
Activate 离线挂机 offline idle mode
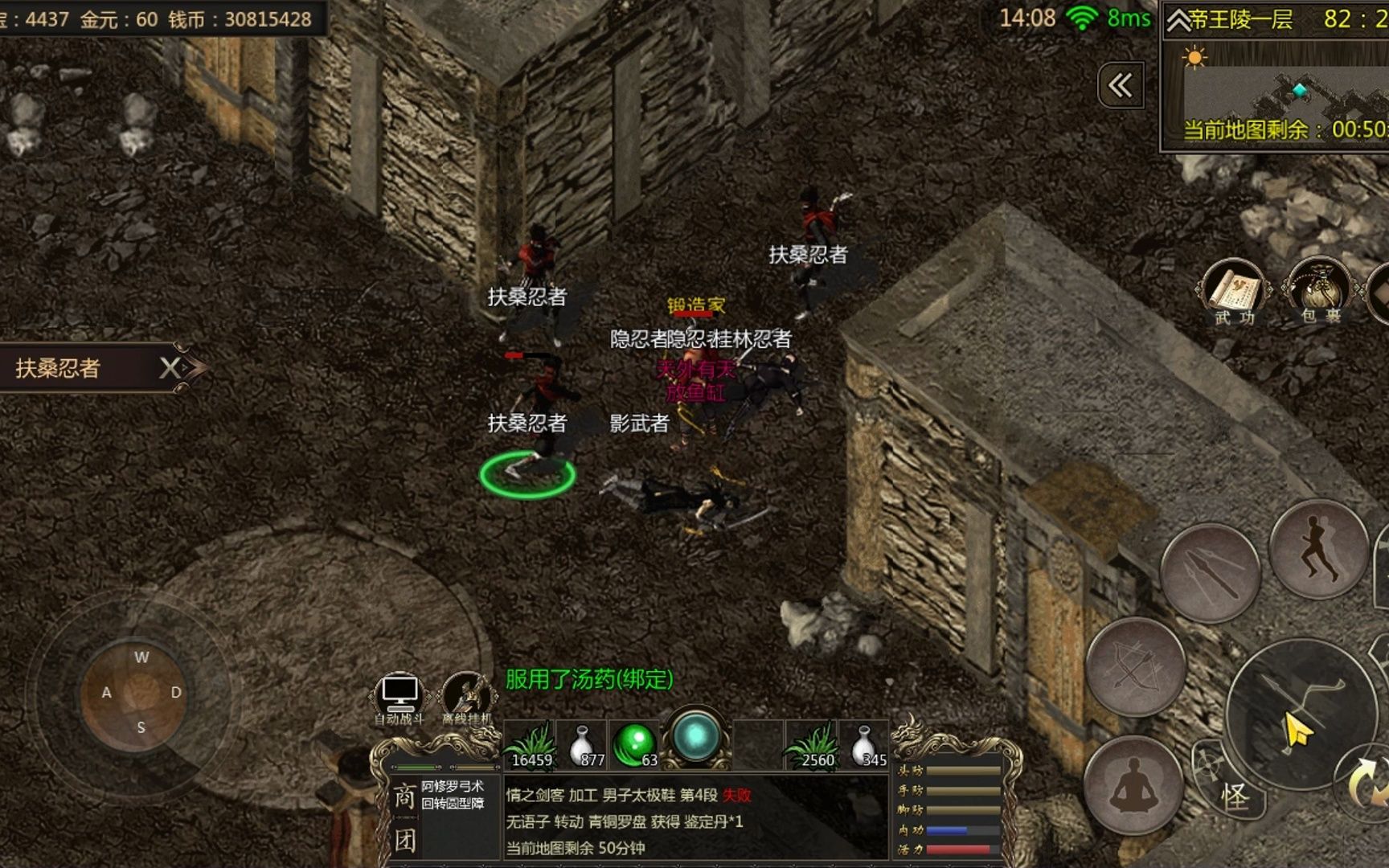click(466, 694)
